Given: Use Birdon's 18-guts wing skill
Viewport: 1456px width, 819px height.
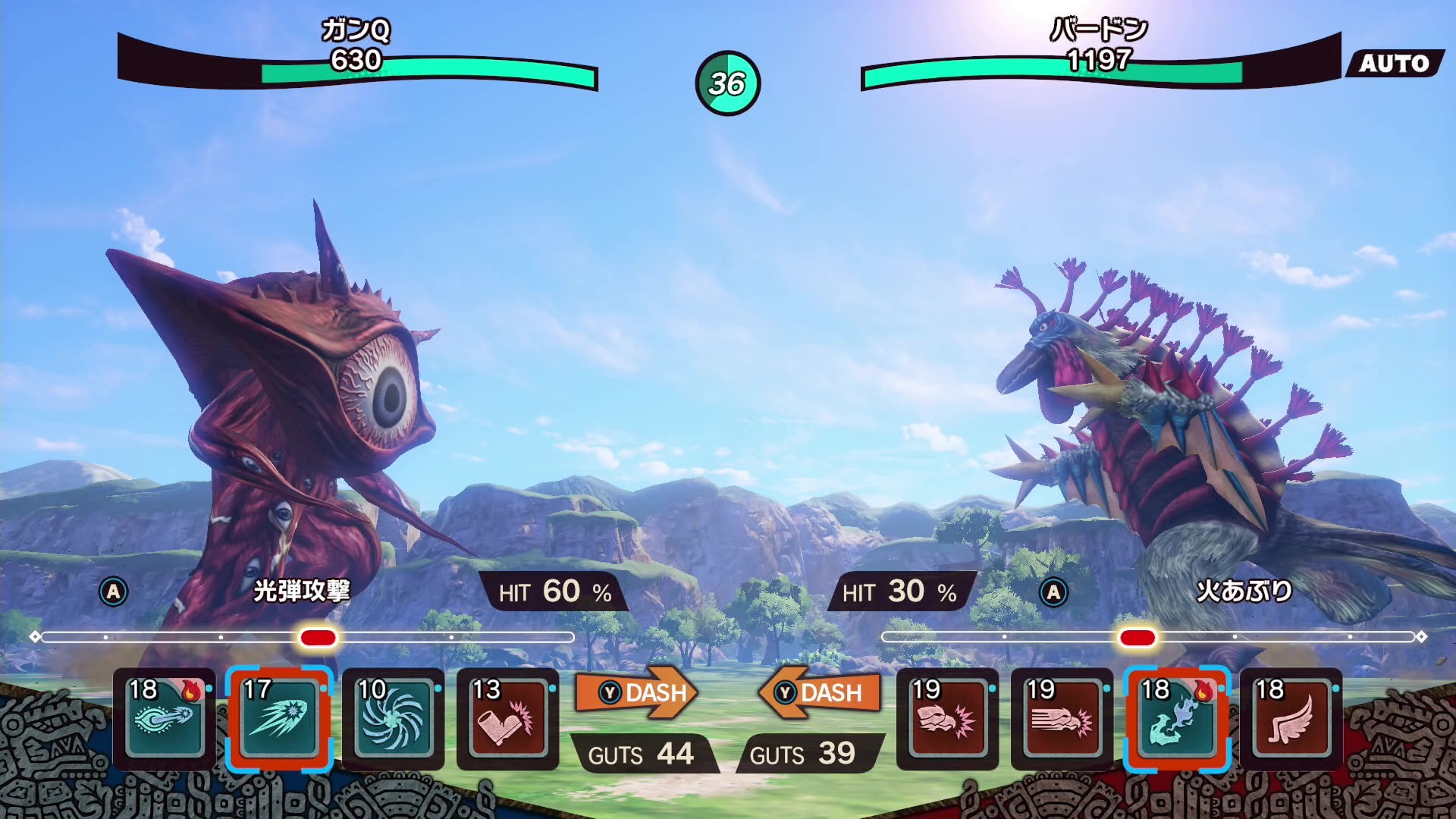Looking at the screenshot, I should click(1291, 718).
